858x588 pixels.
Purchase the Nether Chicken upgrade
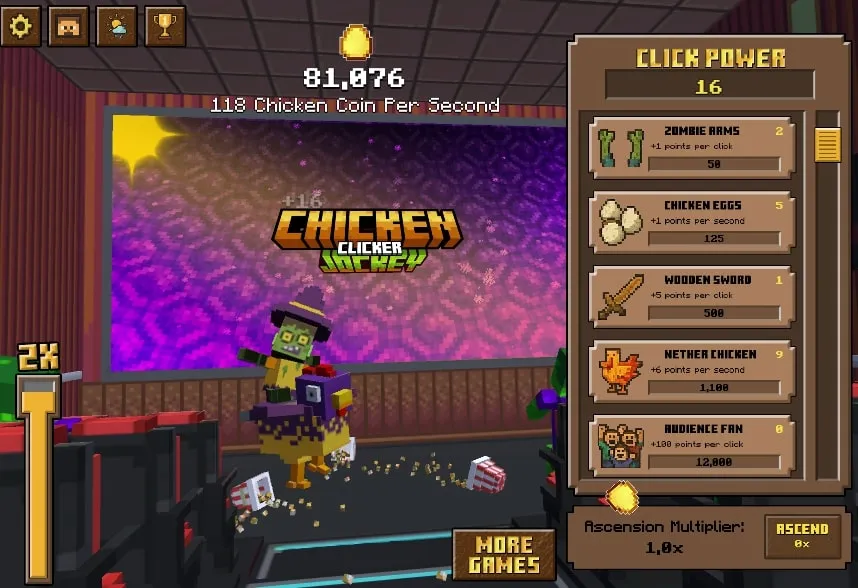coord(693,371)
